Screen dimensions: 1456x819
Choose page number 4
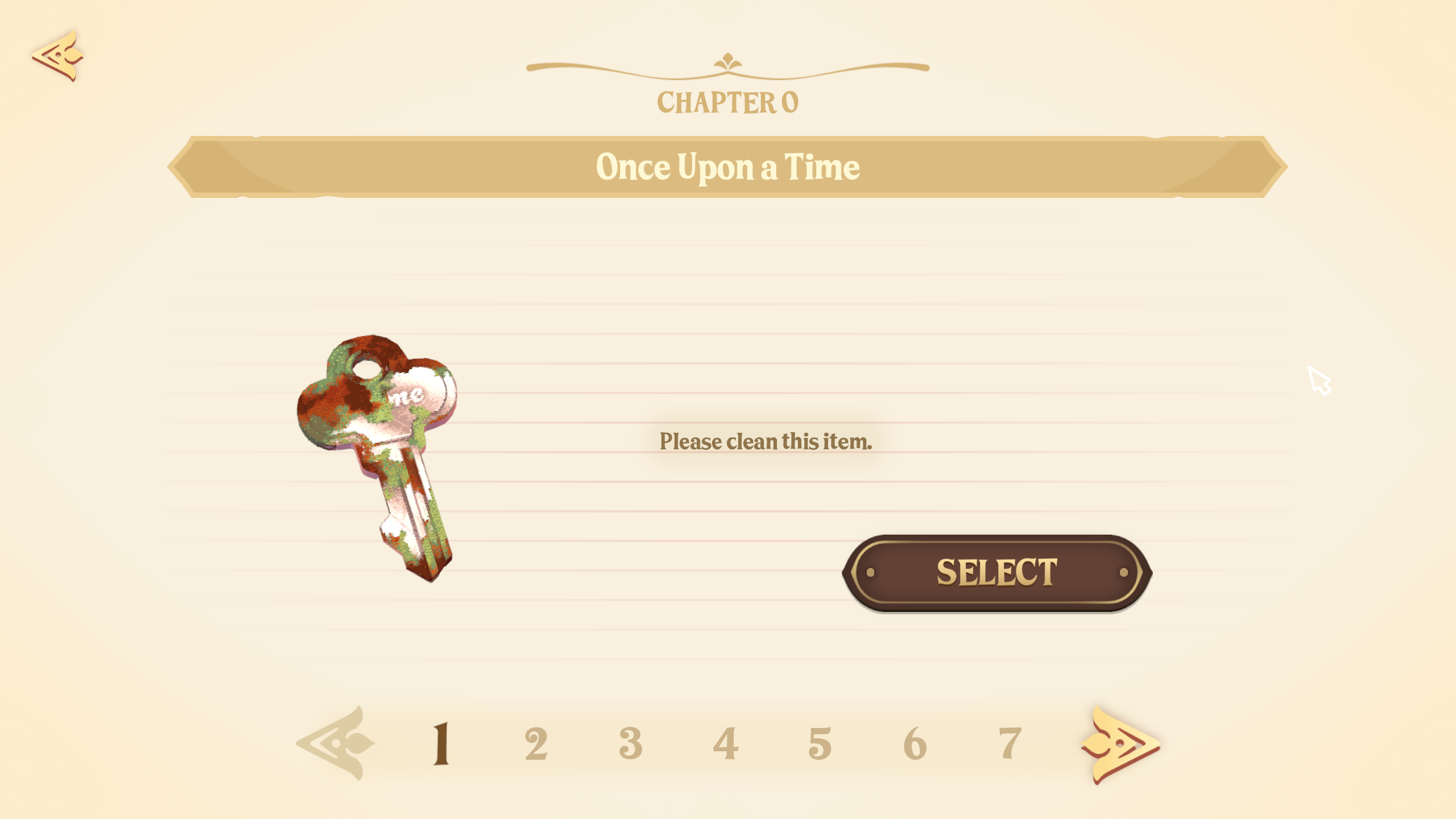(x=726, y=743)
